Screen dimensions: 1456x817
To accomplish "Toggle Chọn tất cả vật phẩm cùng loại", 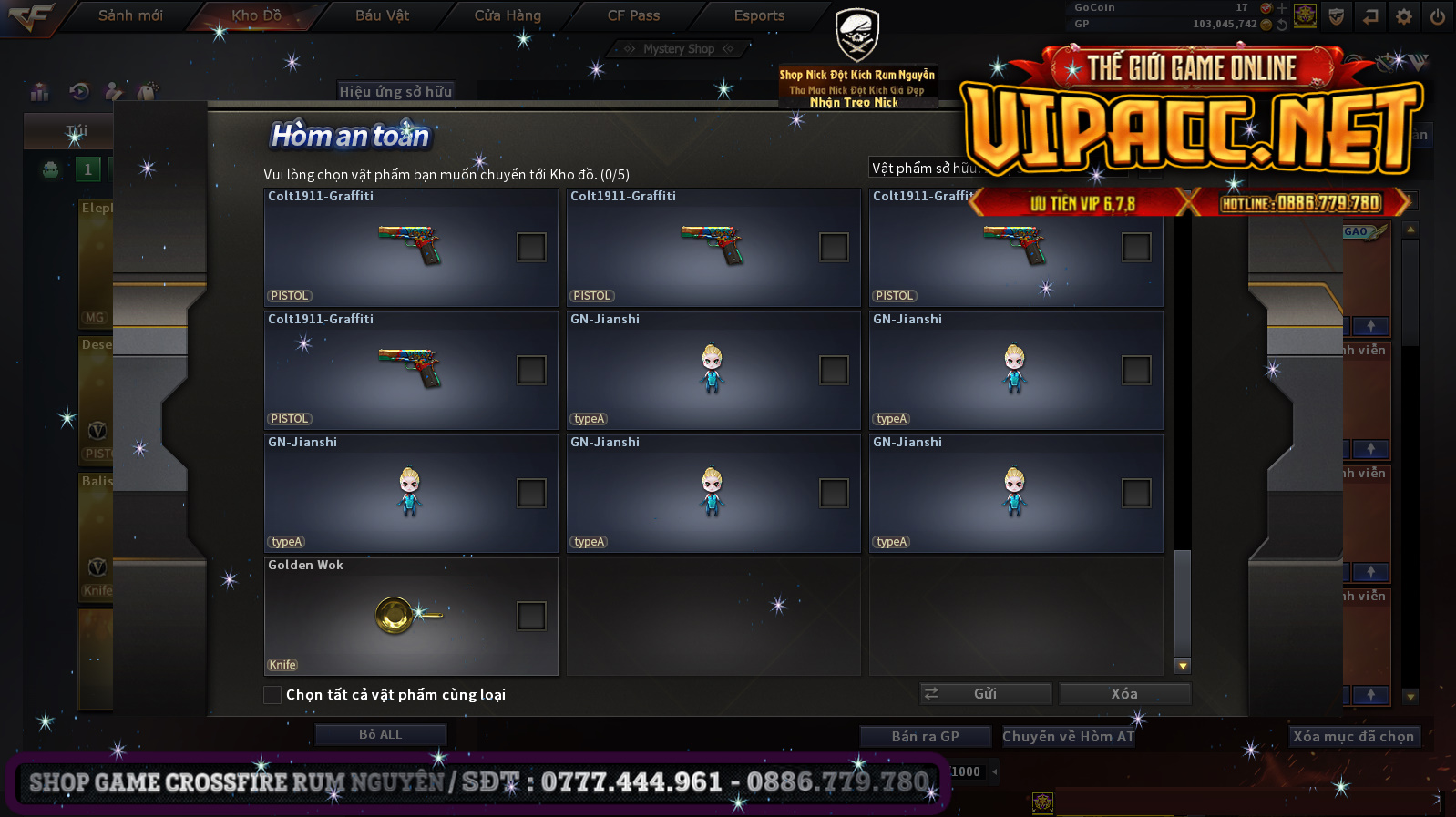I will (x=272, y=695).
